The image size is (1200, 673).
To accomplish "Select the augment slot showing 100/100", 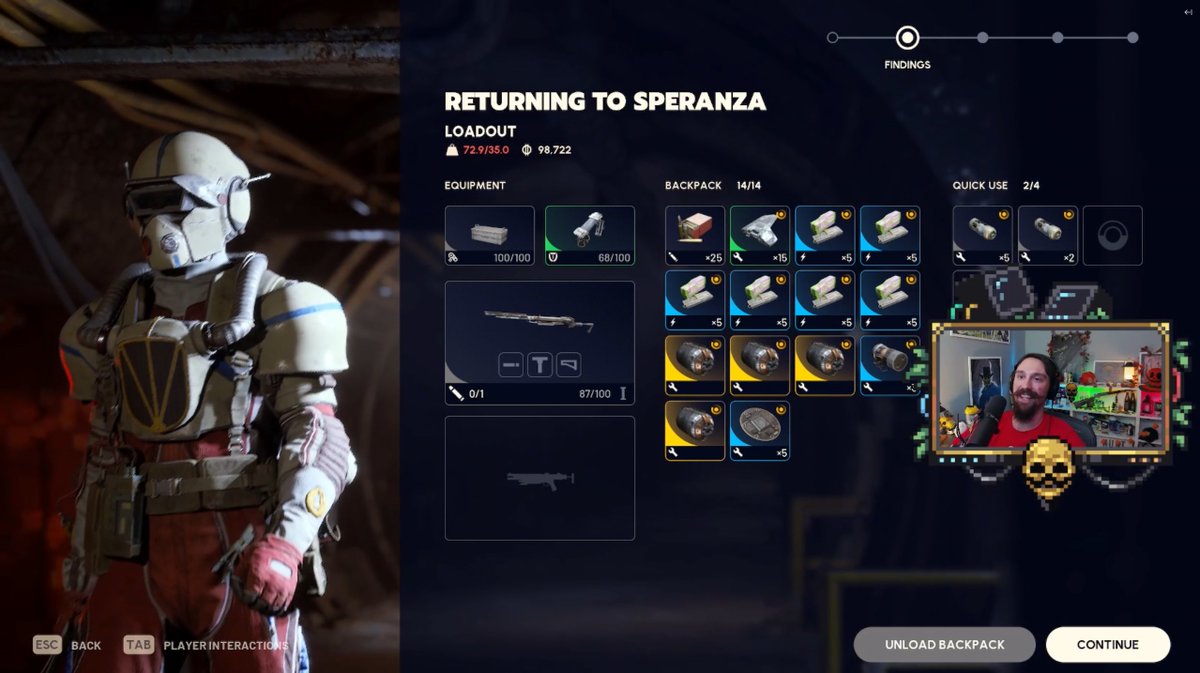I will [490, 235].
